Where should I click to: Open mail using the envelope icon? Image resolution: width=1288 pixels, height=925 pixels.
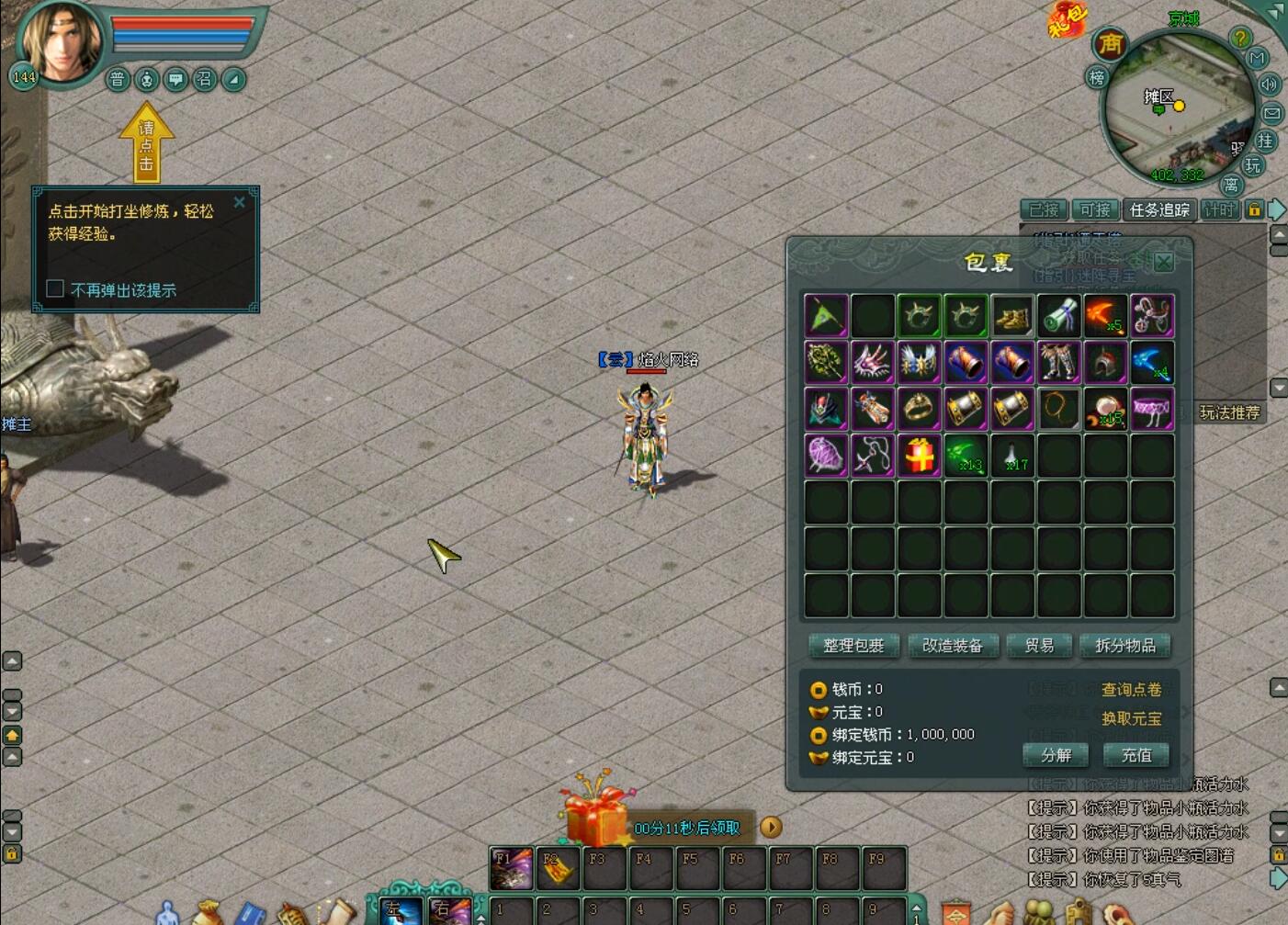point(1271,112)
